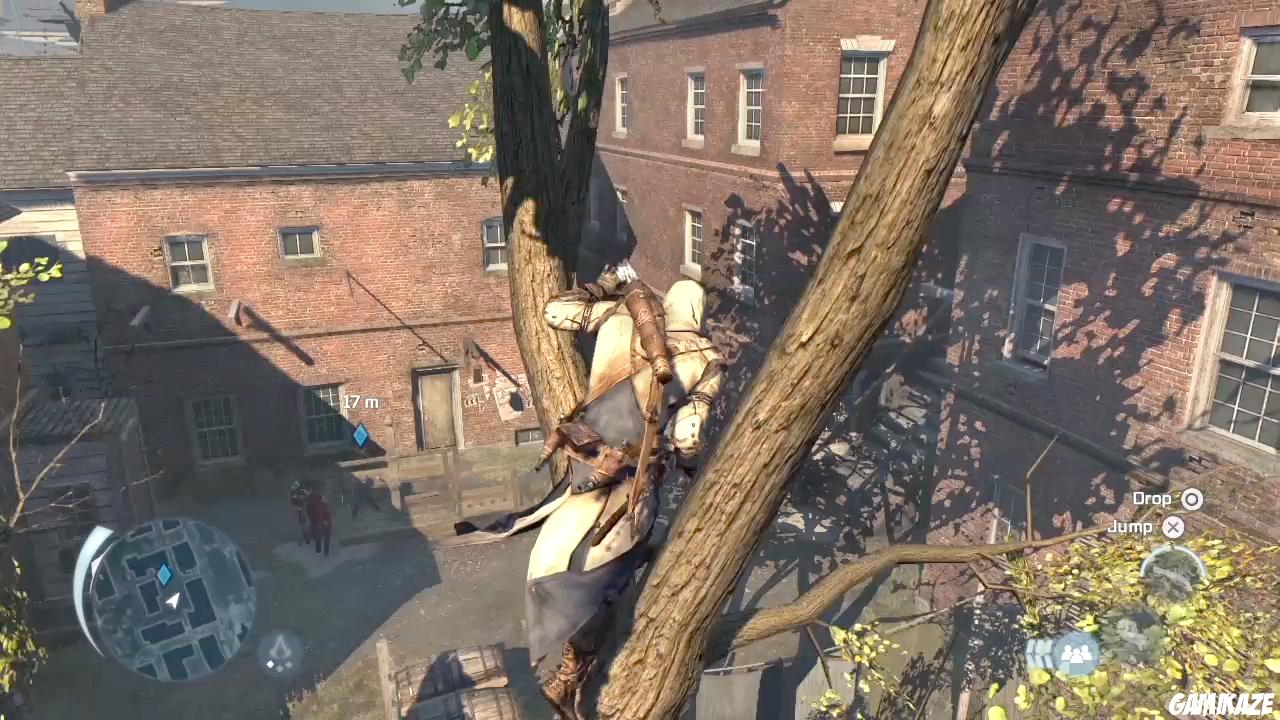
Task: Click the player arrow in the minimap
Action: pos(174,600)
